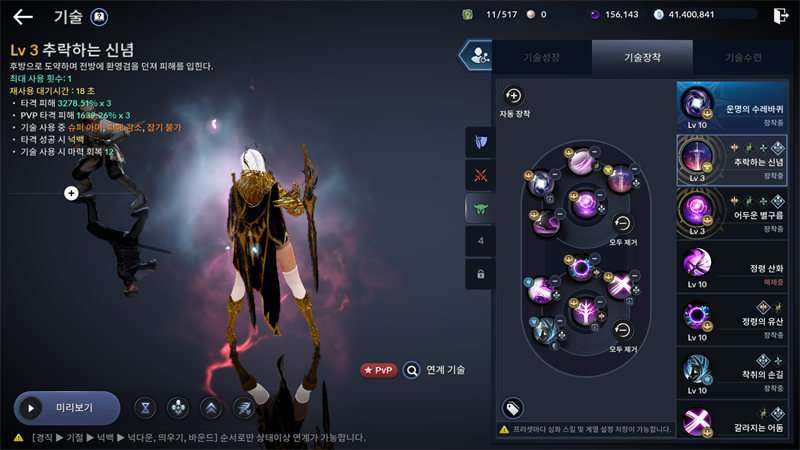The width and height of the screenshot is (800, 450).
Task: Switch to preset number 4
Action: click(x=480, y=241)
